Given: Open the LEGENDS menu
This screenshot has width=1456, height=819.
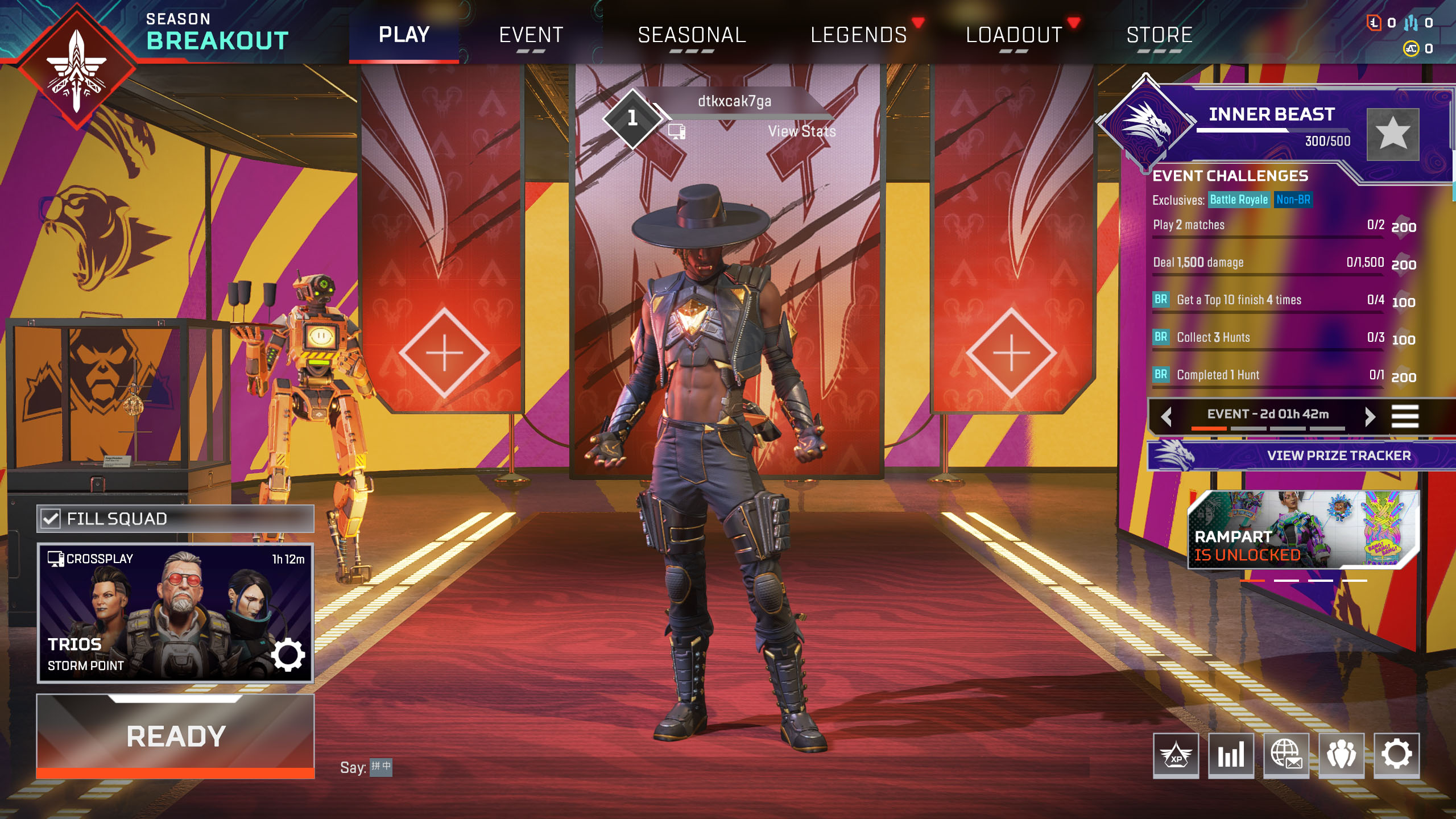Looking at the screenshot, I should pos(858,35).
